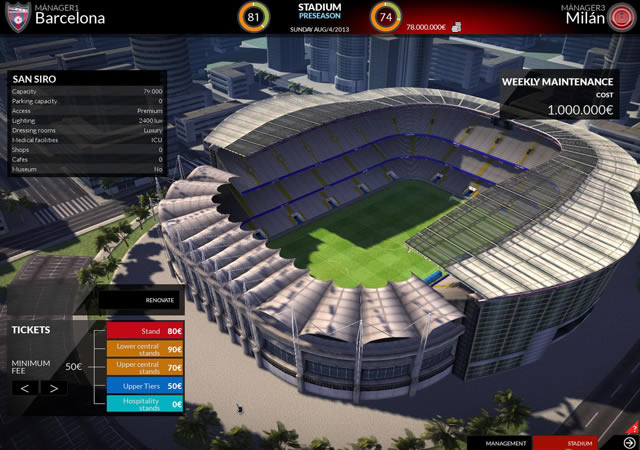Decrease the minimum ticket fee

(x=26, y=387)
